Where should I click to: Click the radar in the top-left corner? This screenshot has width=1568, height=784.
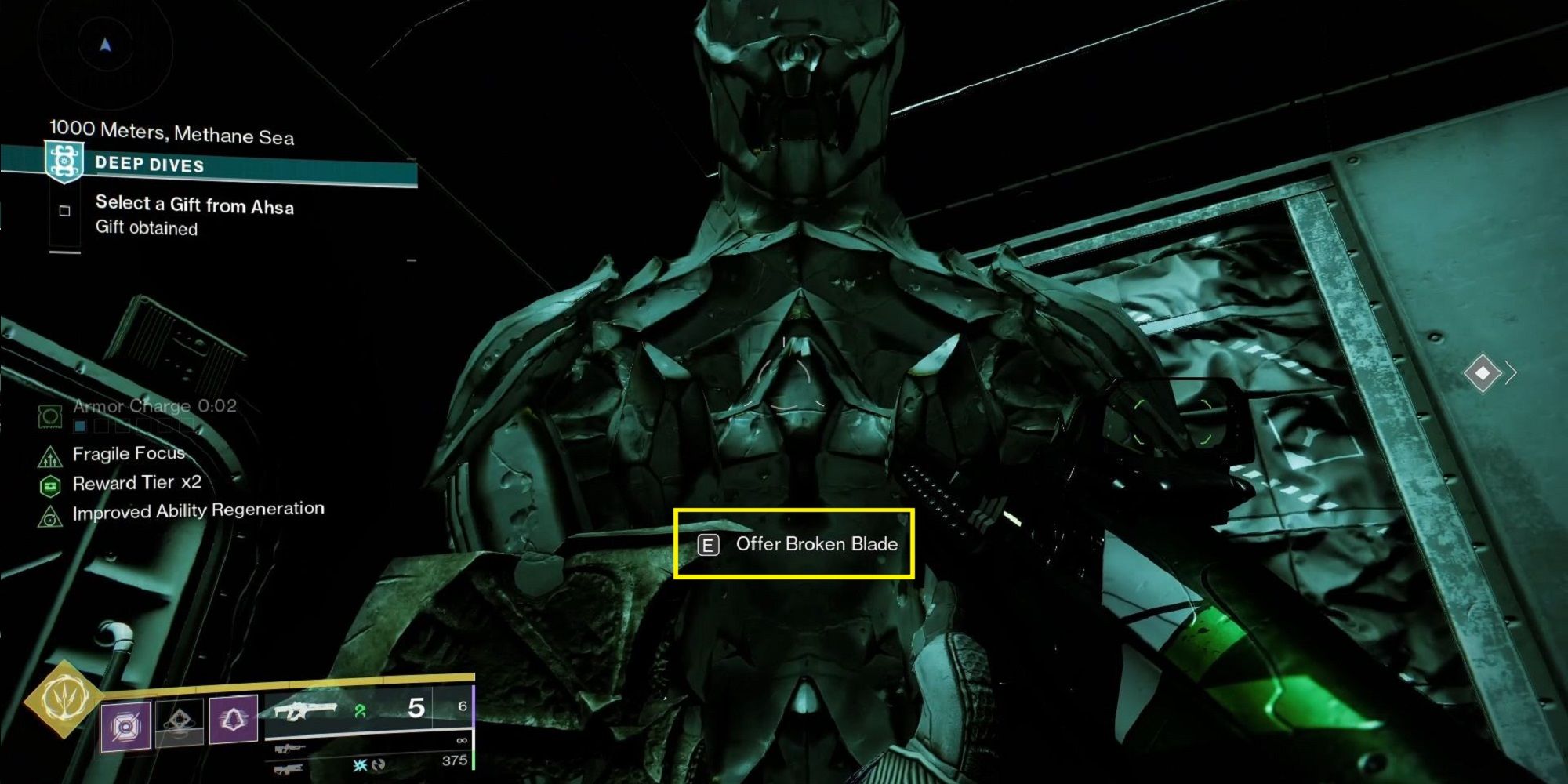(x=105, y=47)
